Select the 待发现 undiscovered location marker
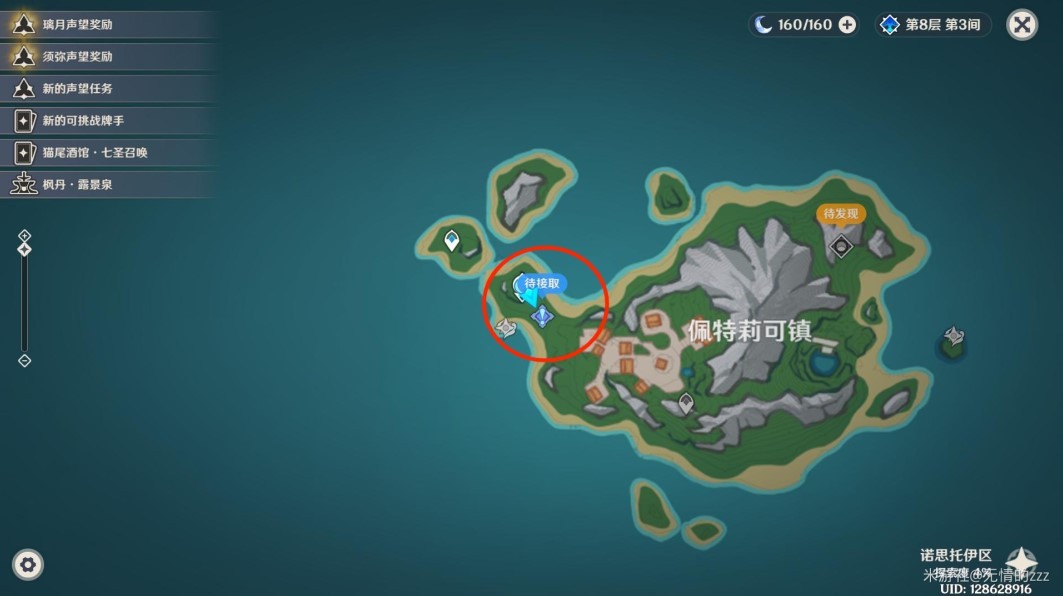 click(x=840, y=214)
